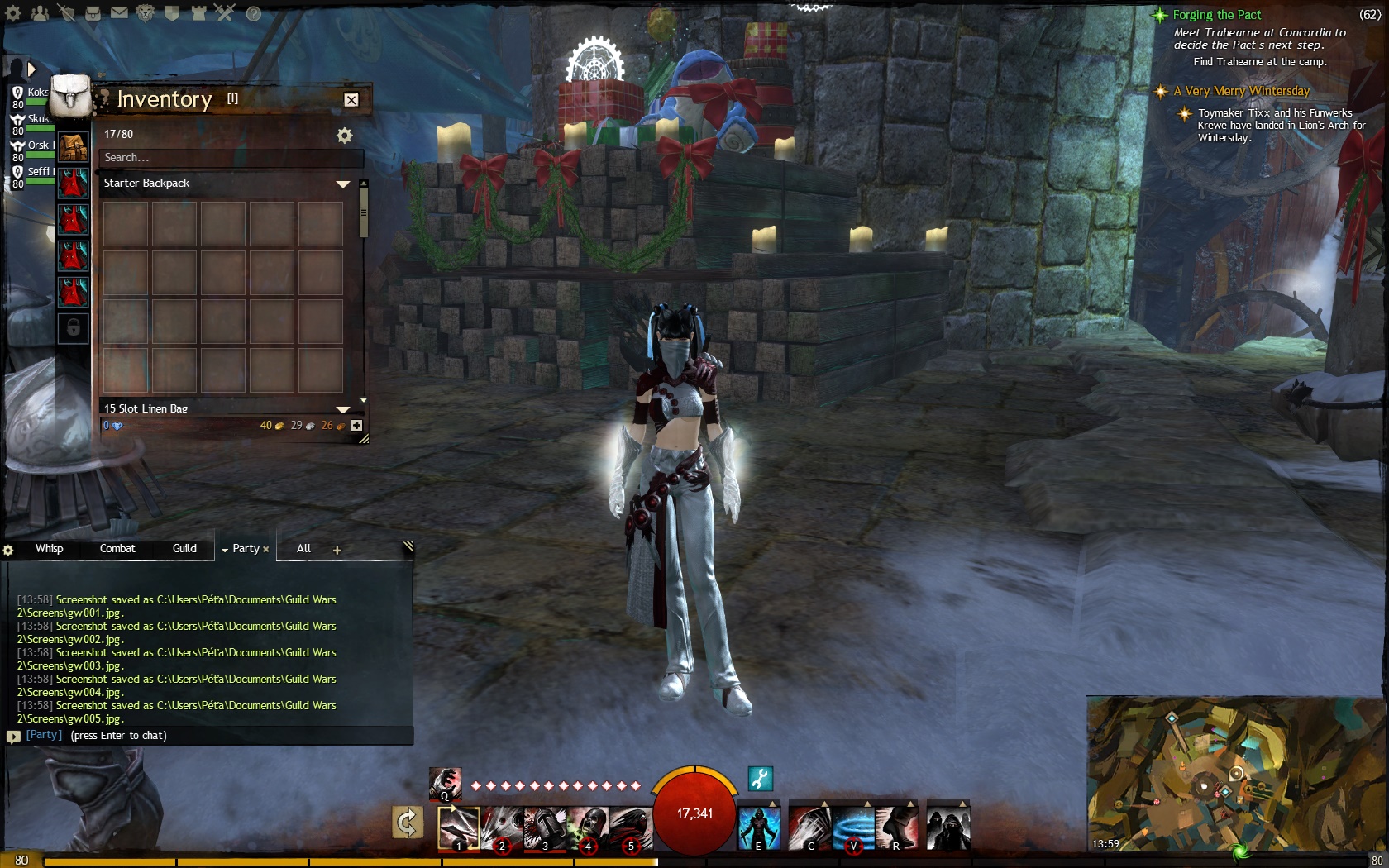Collapse the Starter Backpack section
The image size is (1389, 868).
[342, 184]
